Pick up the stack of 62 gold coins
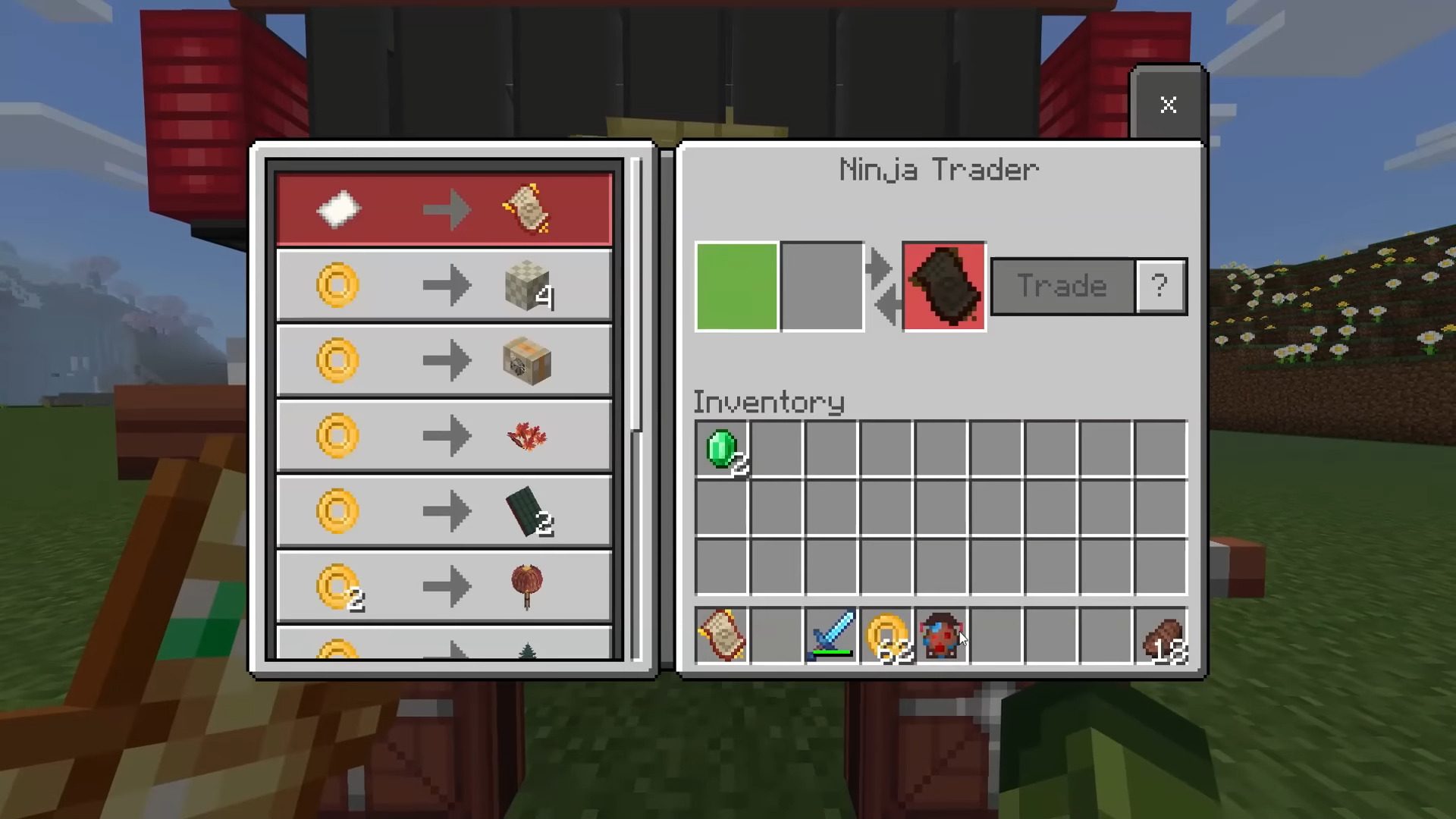This screenshot has height=819, width=1456. coord(887,637)
